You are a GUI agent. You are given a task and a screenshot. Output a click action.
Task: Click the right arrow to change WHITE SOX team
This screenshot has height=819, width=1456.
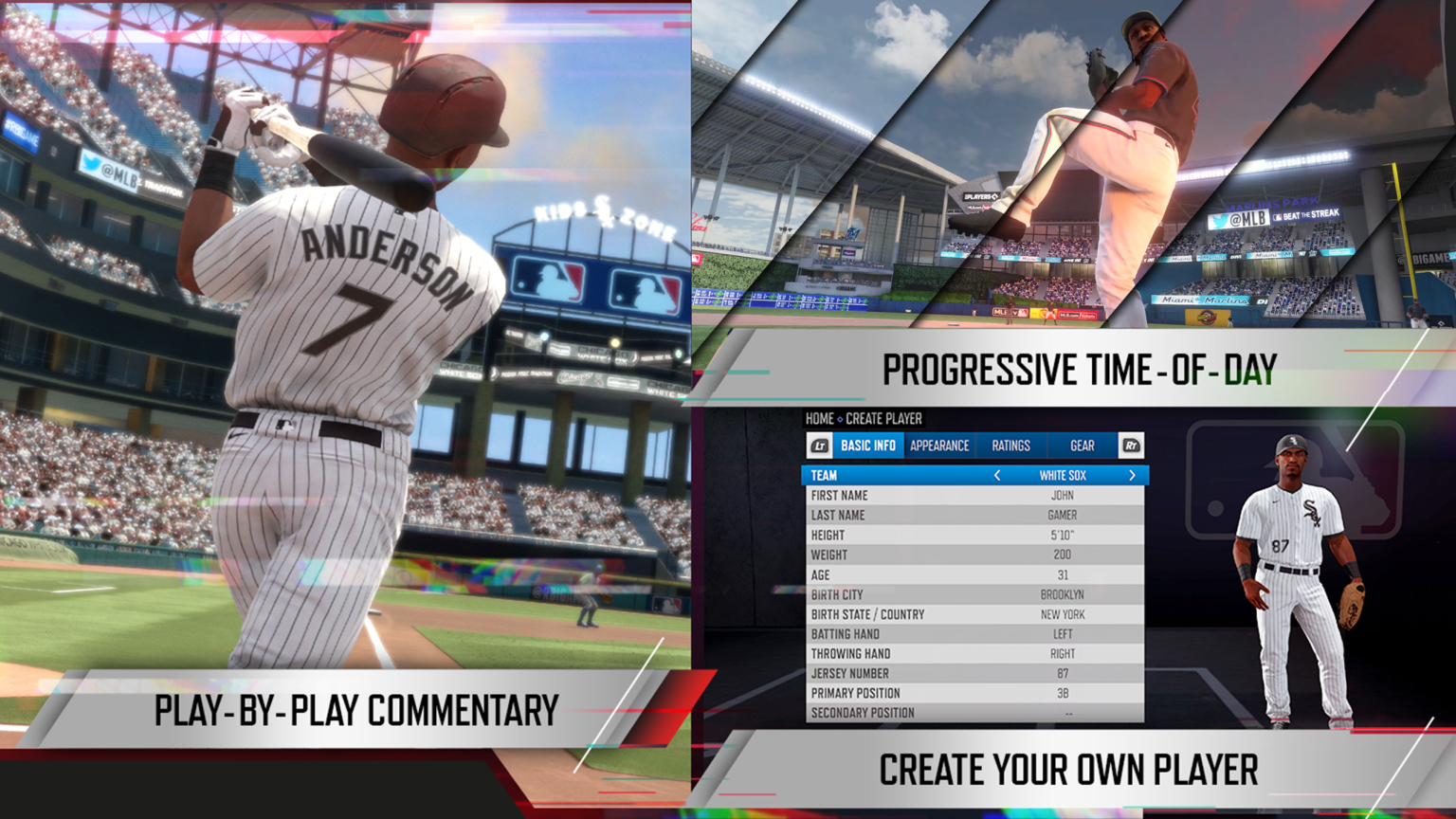click(1132, 475)
